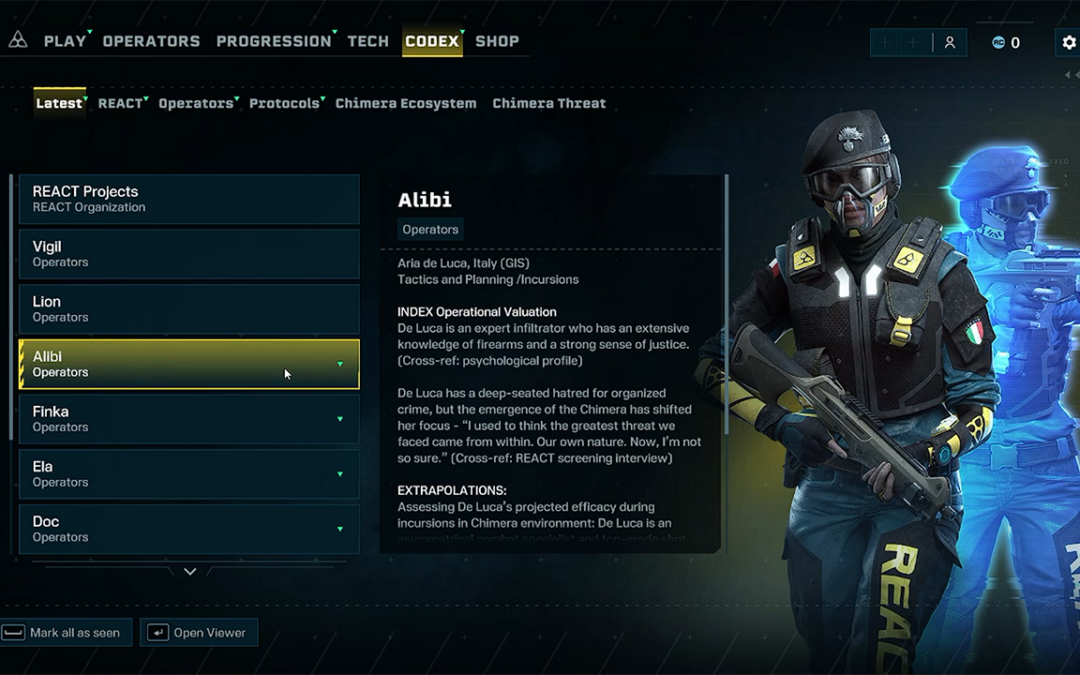The height and width of the screenshot is (675, 1080).
Task: View the Protocols tab
Action: click(284, 103)
